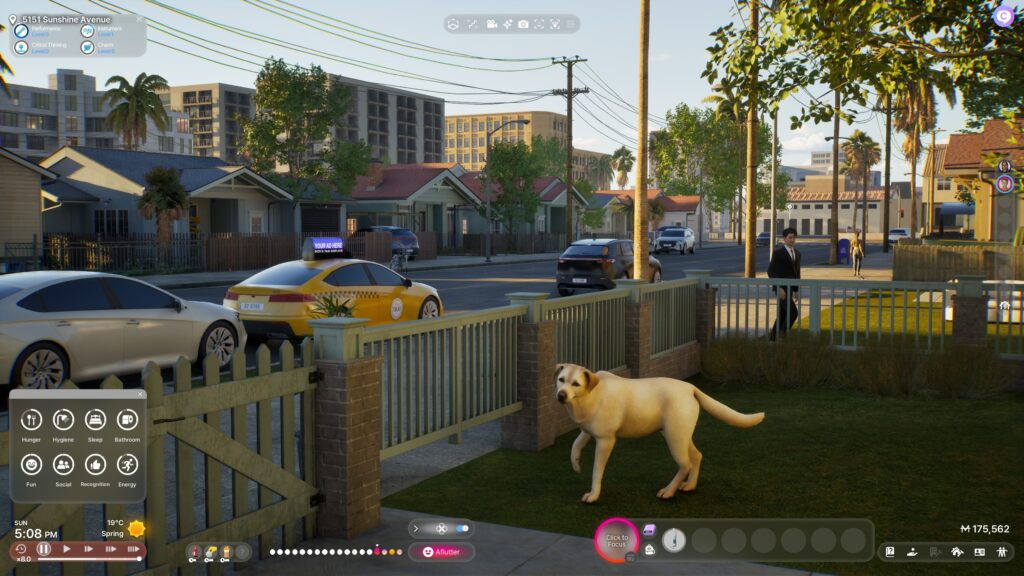Select the Hygiene need icon

tap(63, 420)
